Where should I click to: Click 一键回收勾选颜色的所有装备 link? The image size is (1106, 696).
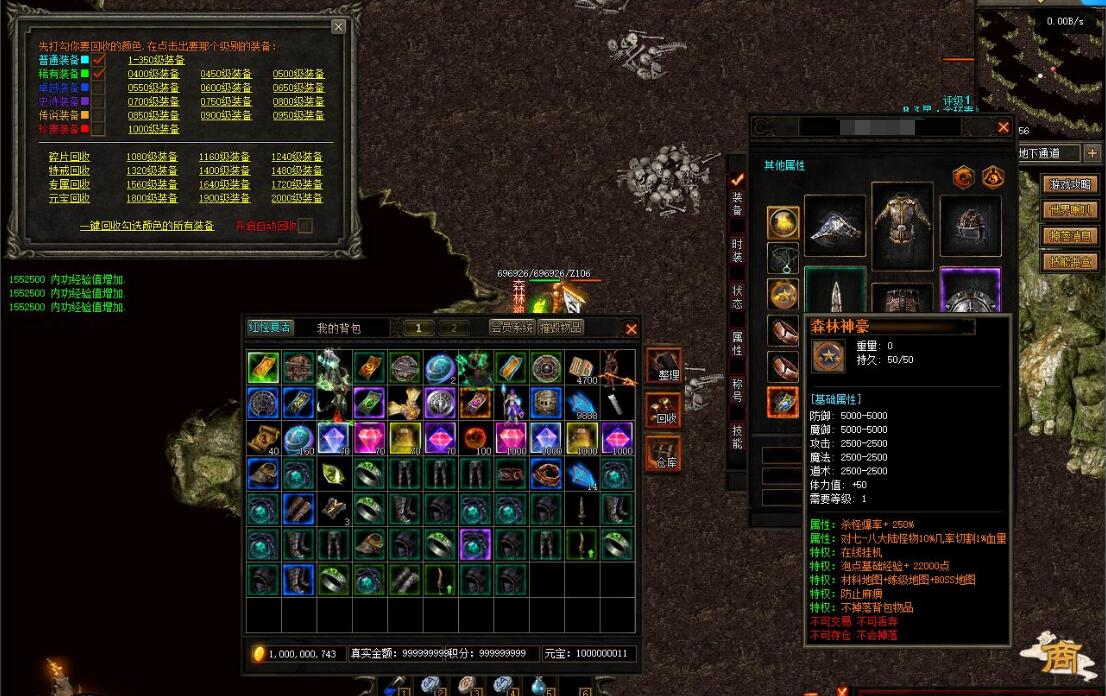click(x=147, y=226)
